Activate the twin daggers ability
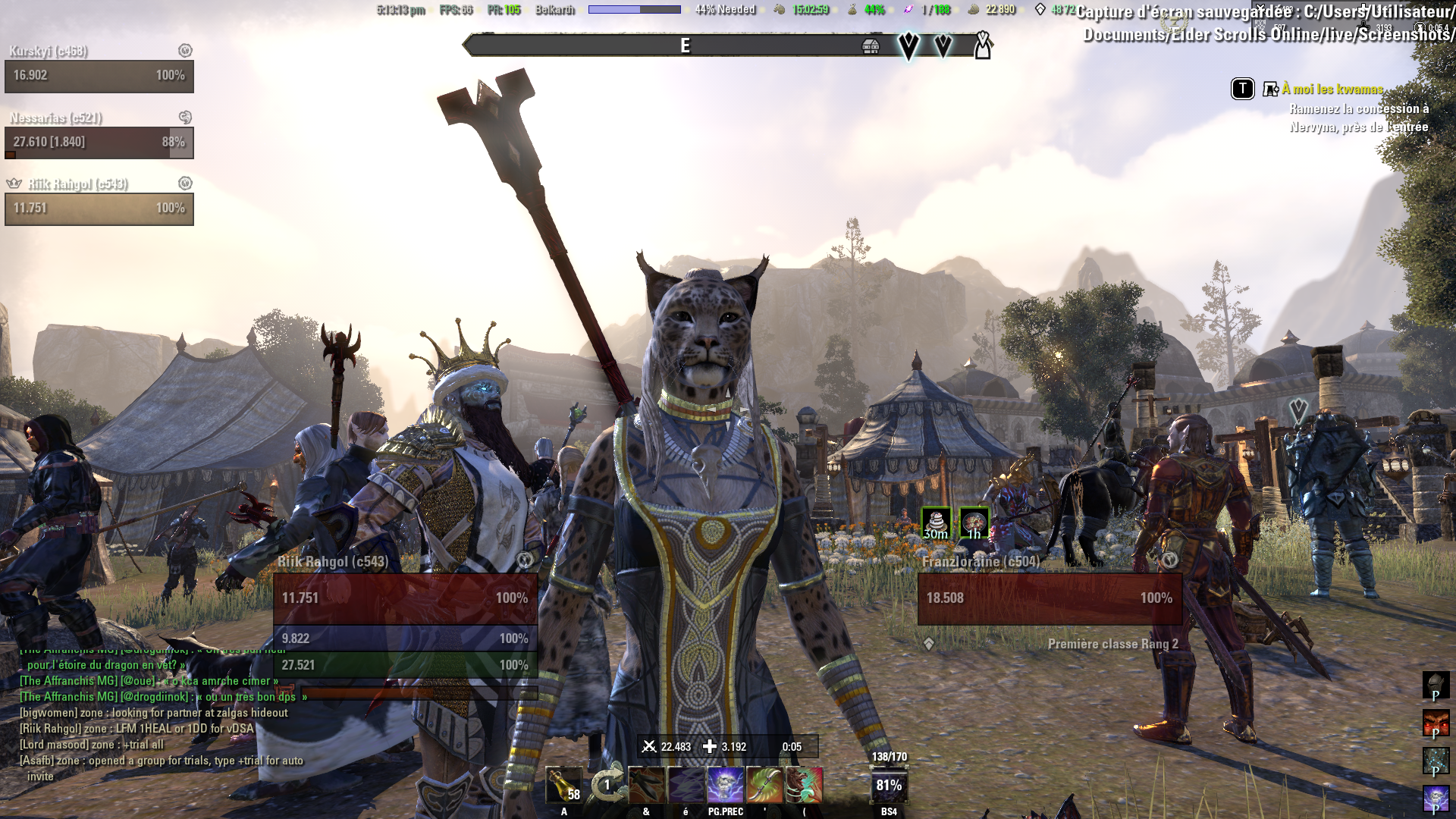 click(646, 785)
